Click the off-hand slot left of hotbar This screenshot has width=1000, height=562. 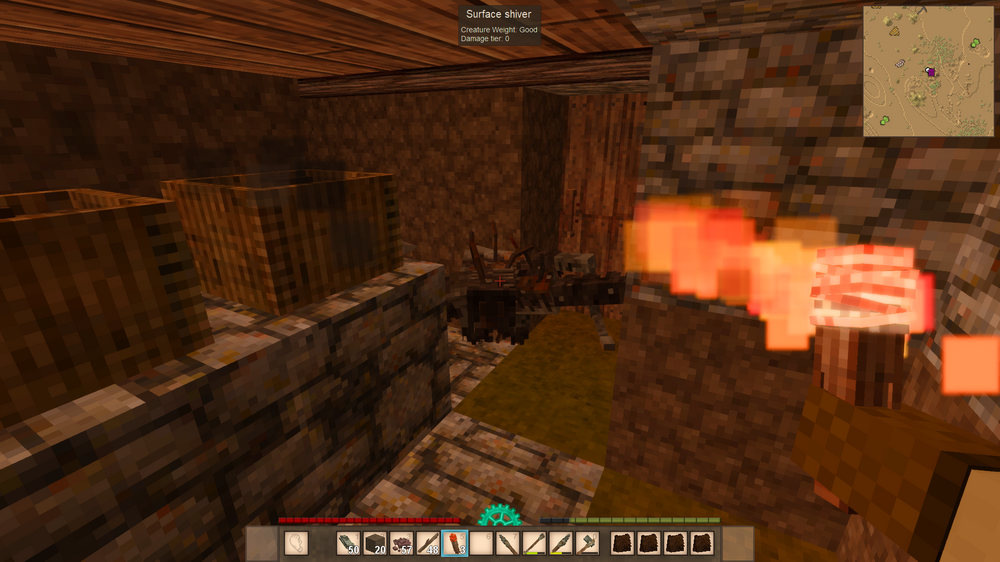[x=296, y=544]
